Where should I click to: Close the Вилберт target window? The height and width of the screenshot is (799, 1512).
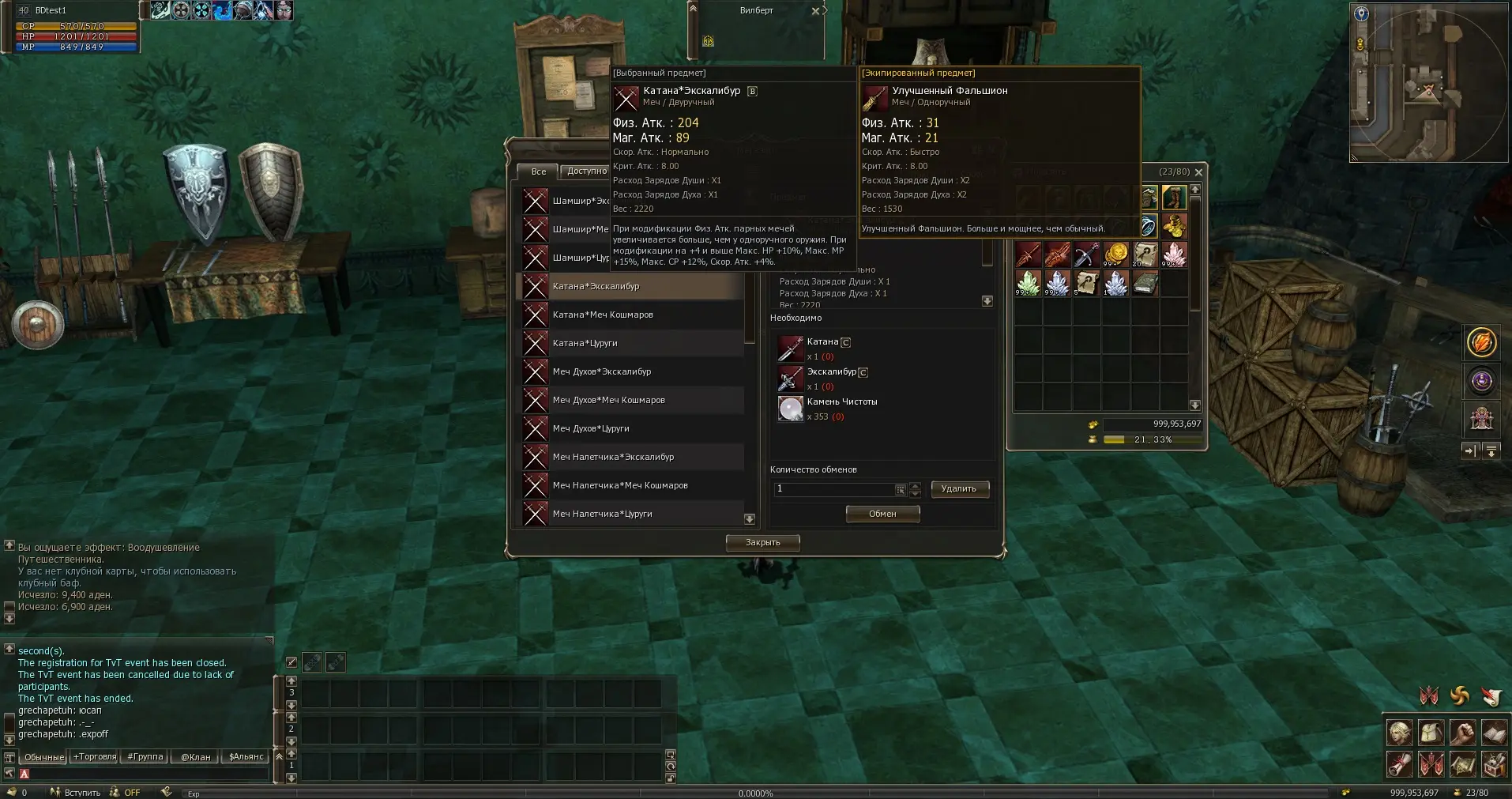[x=815, y=11]
